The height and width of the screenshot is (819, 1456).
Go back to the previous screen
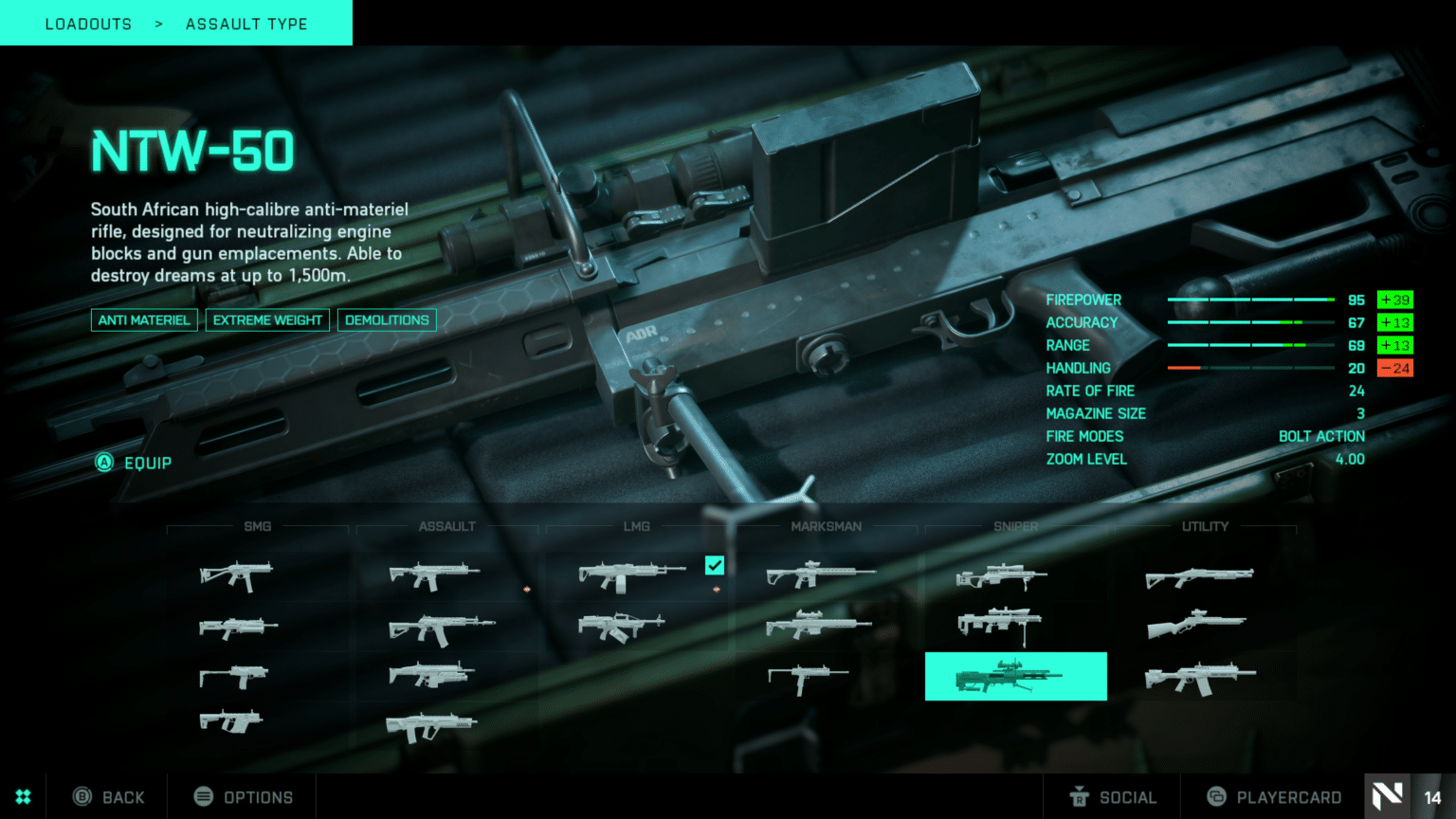click(x=110, y=797)
